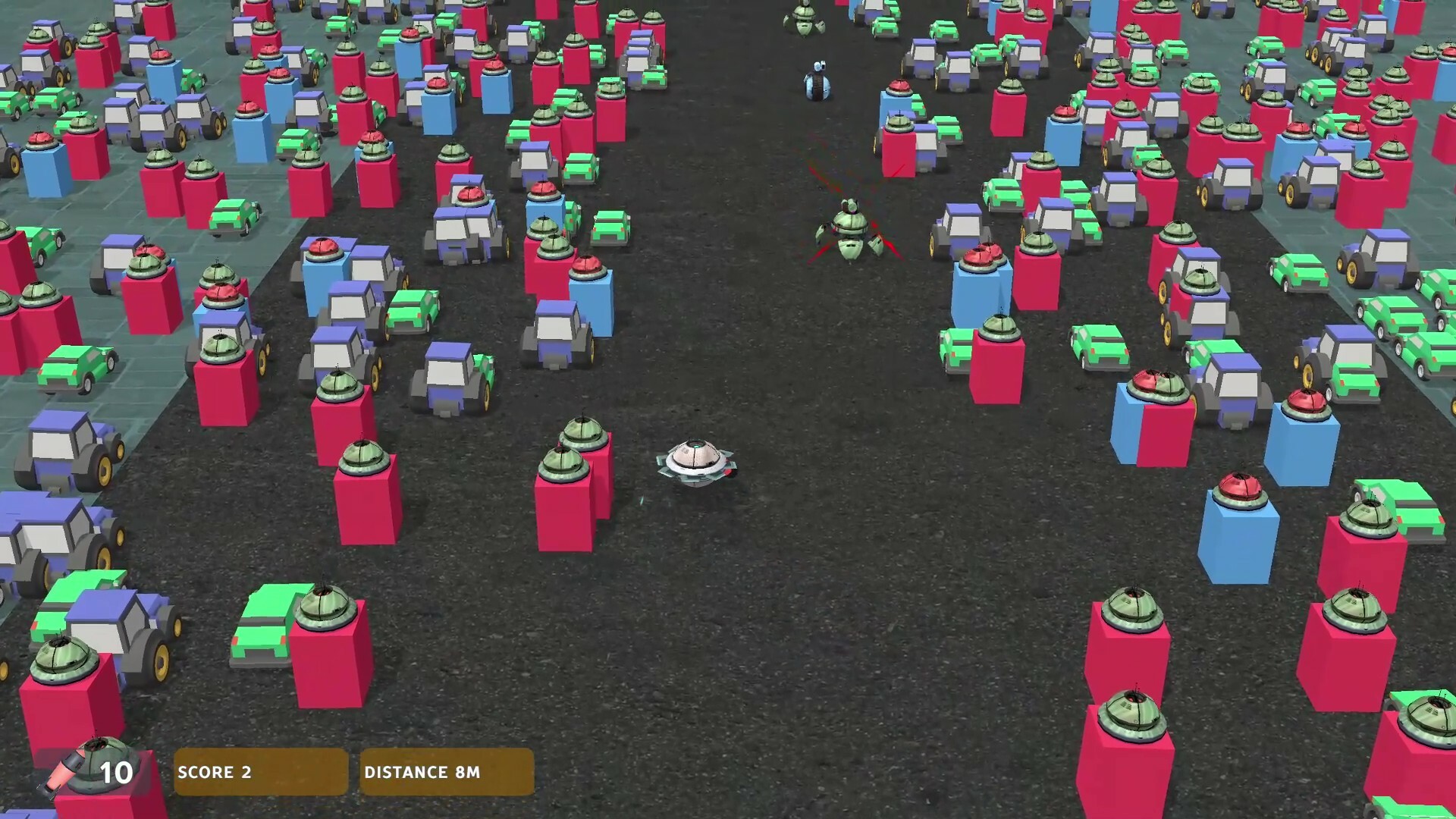Screen dimensions: 1456x819
Task: Select the small blue robot at the top
Action: coord(817,80)
